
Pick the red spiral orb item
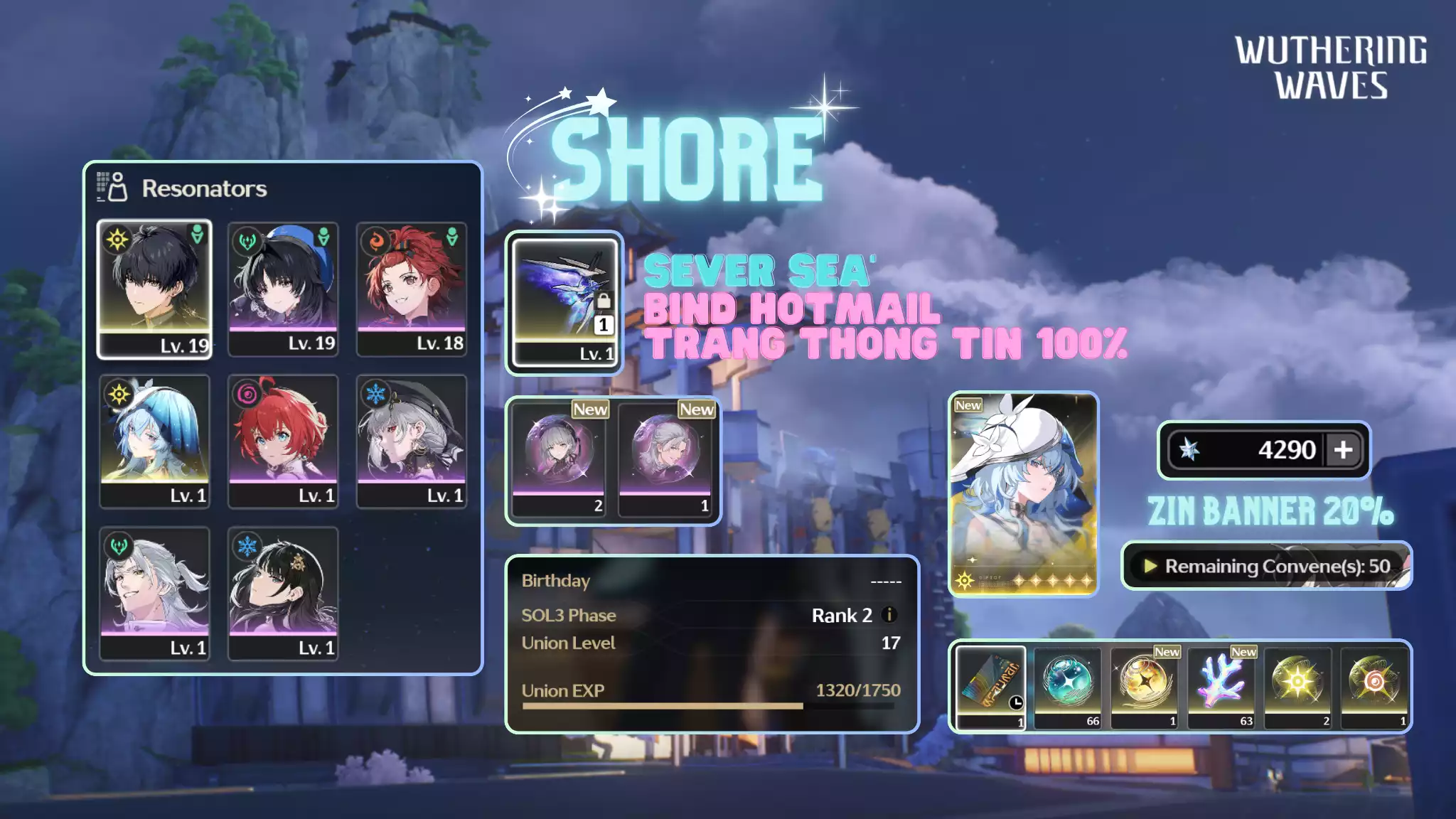[1374, 687]
